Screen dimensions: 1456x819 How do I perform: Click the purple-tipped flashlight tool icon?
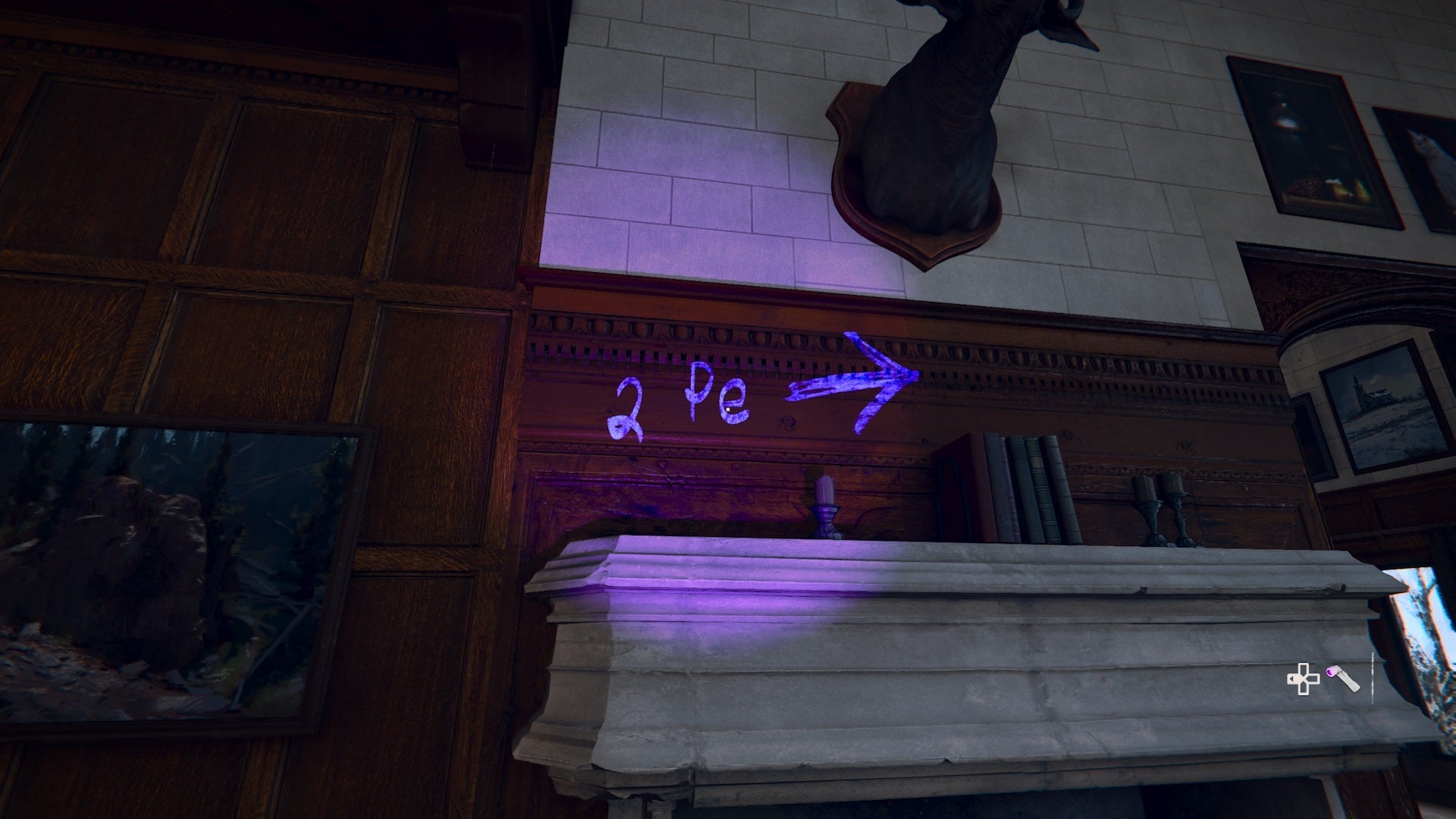pyautogui.click(x=1342, y=679)
